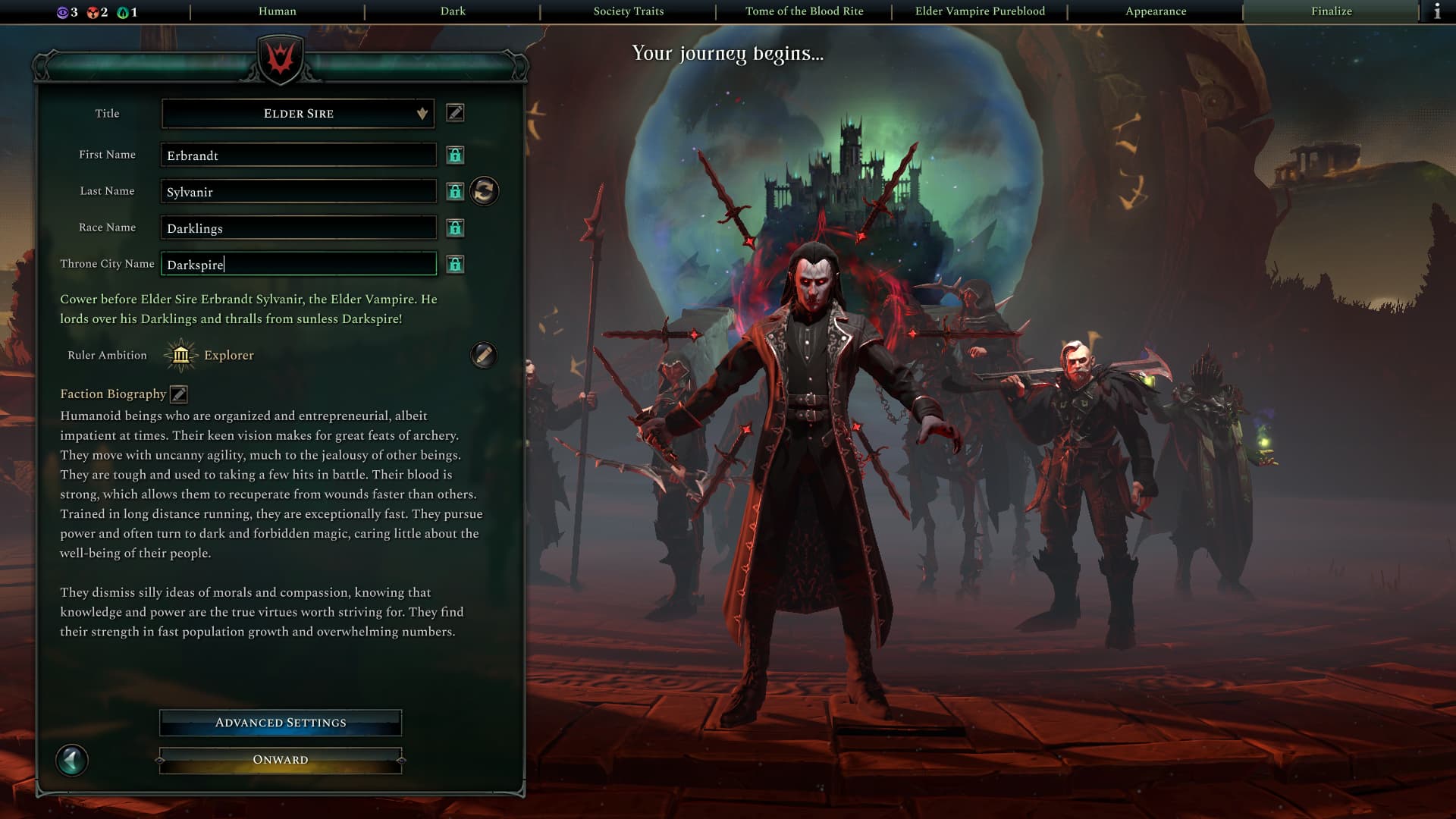The height and width of the screenshot is (819, 1456).
Task: Edit the custom title with pencil icon
Action: tap(455, 113)
